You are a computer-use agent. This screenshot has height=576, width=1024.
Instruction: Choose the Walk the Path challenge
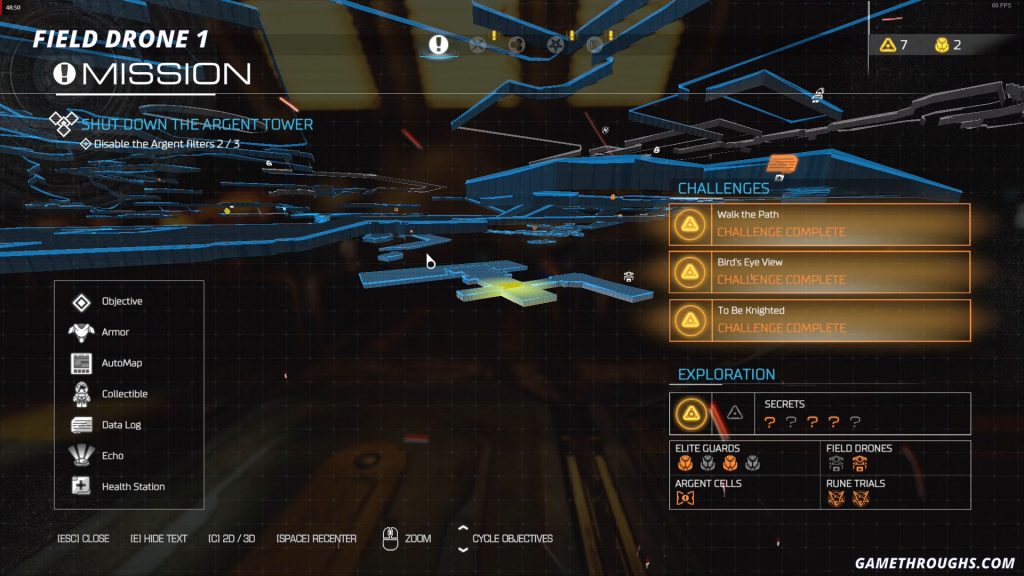click(x=819, y=224)
